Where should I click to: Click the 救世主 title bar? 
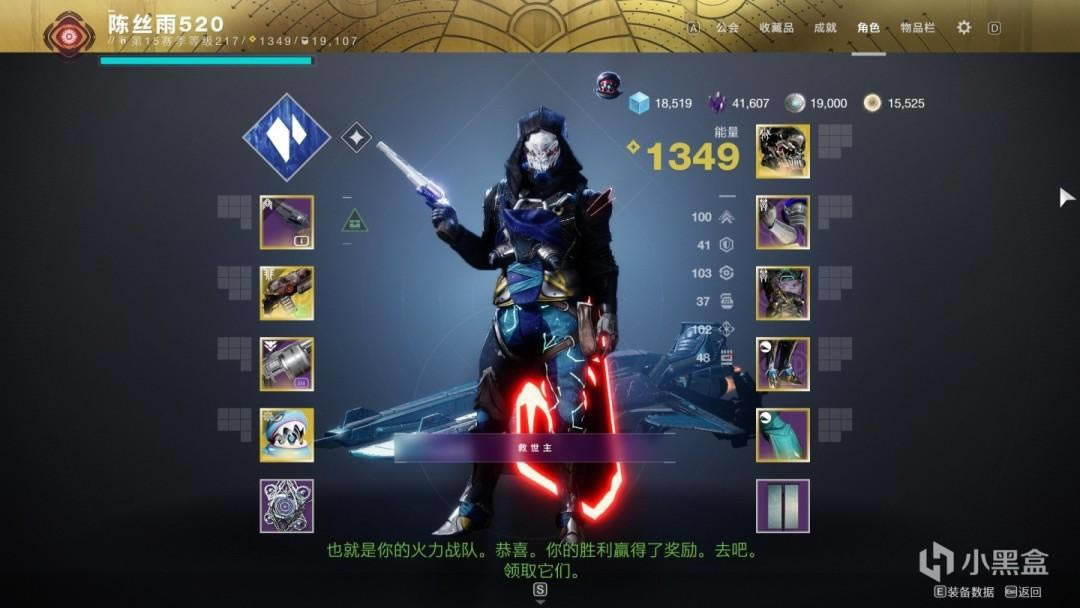click(x=535, y=448)
